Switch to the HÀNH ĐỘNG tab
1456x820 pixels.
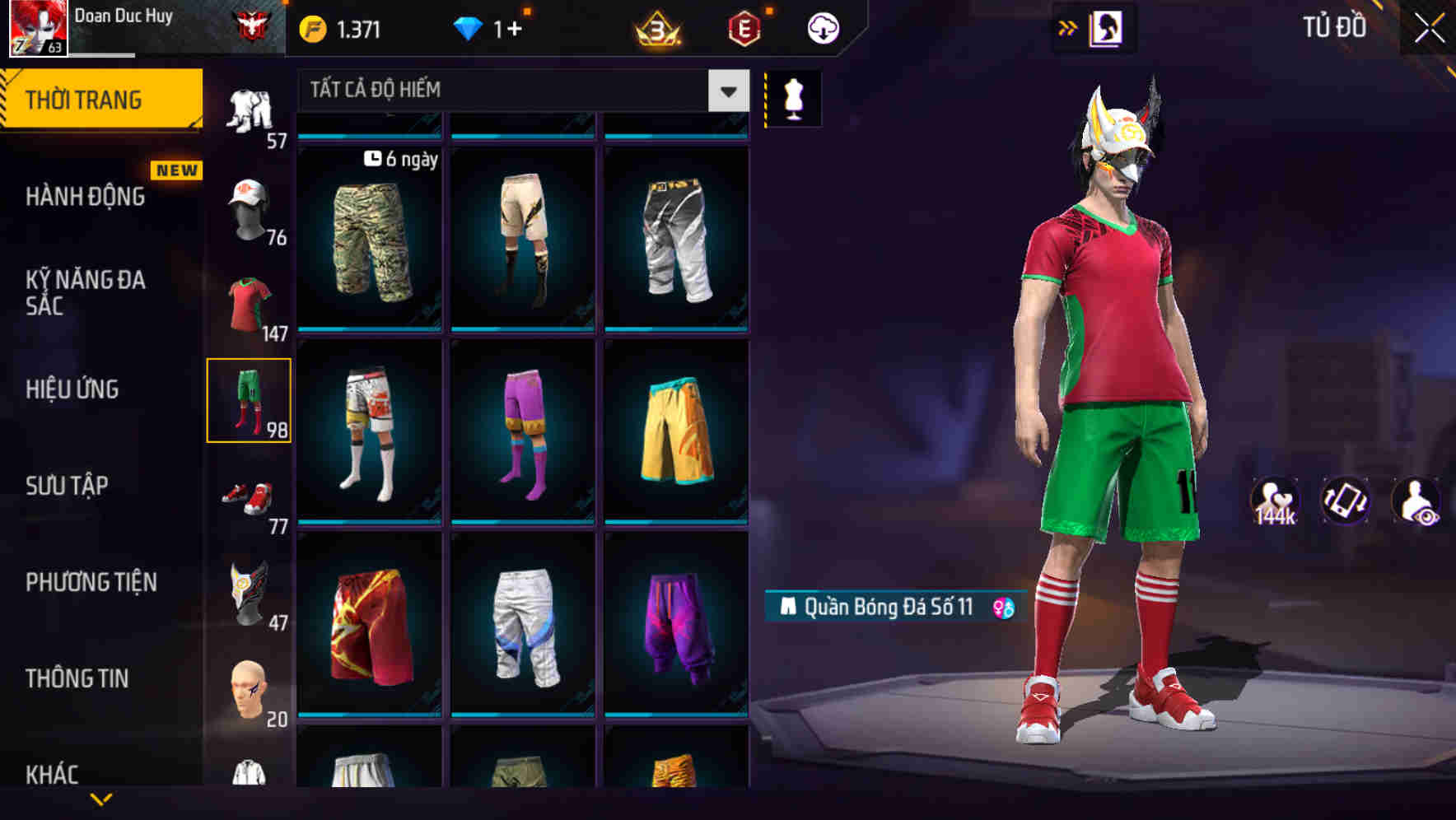point(86,197)
